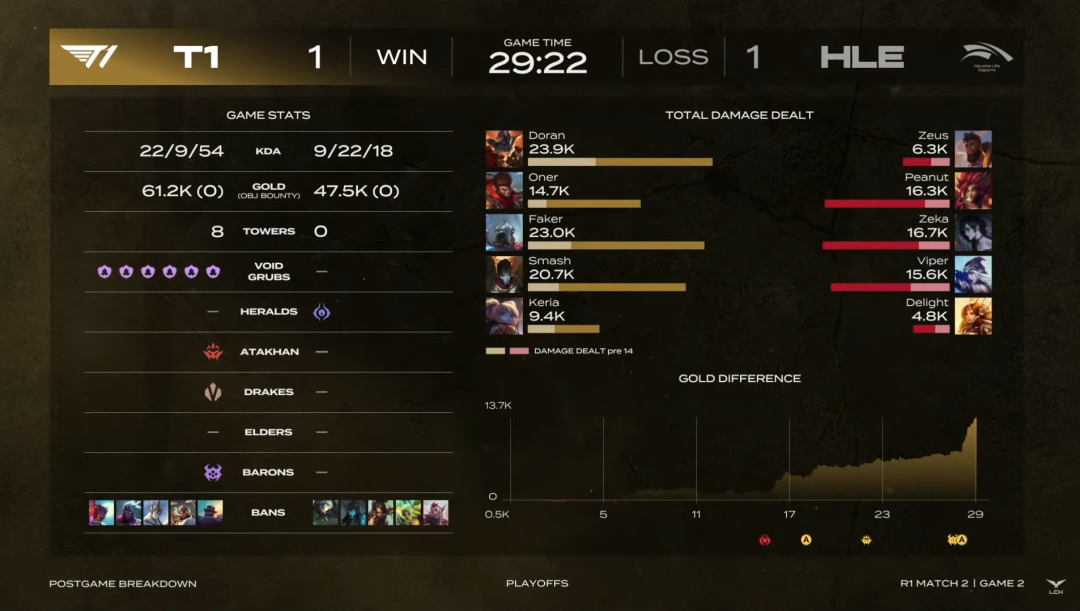Choose Zeka's champion portrait
The image size is (1080, 611).
tap(973, 232)
